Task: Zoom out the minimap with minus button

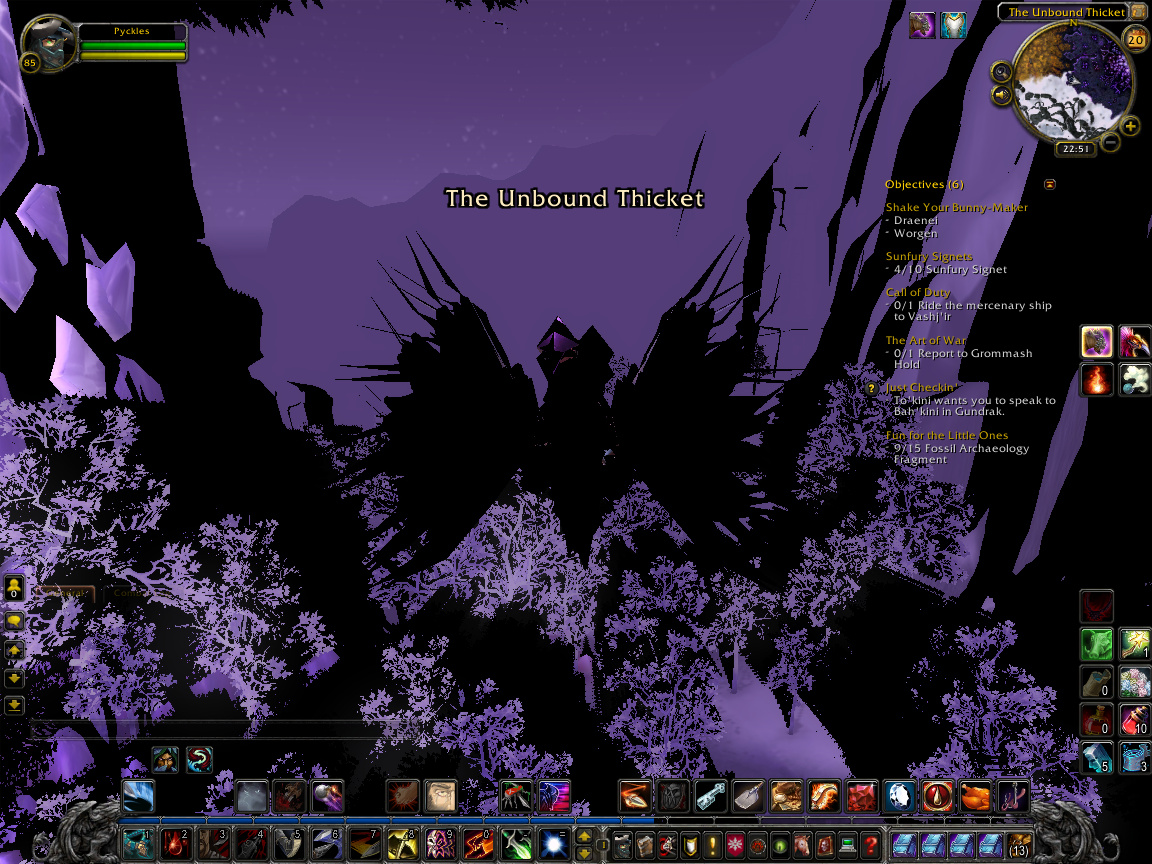Action: click(1111, 142)
